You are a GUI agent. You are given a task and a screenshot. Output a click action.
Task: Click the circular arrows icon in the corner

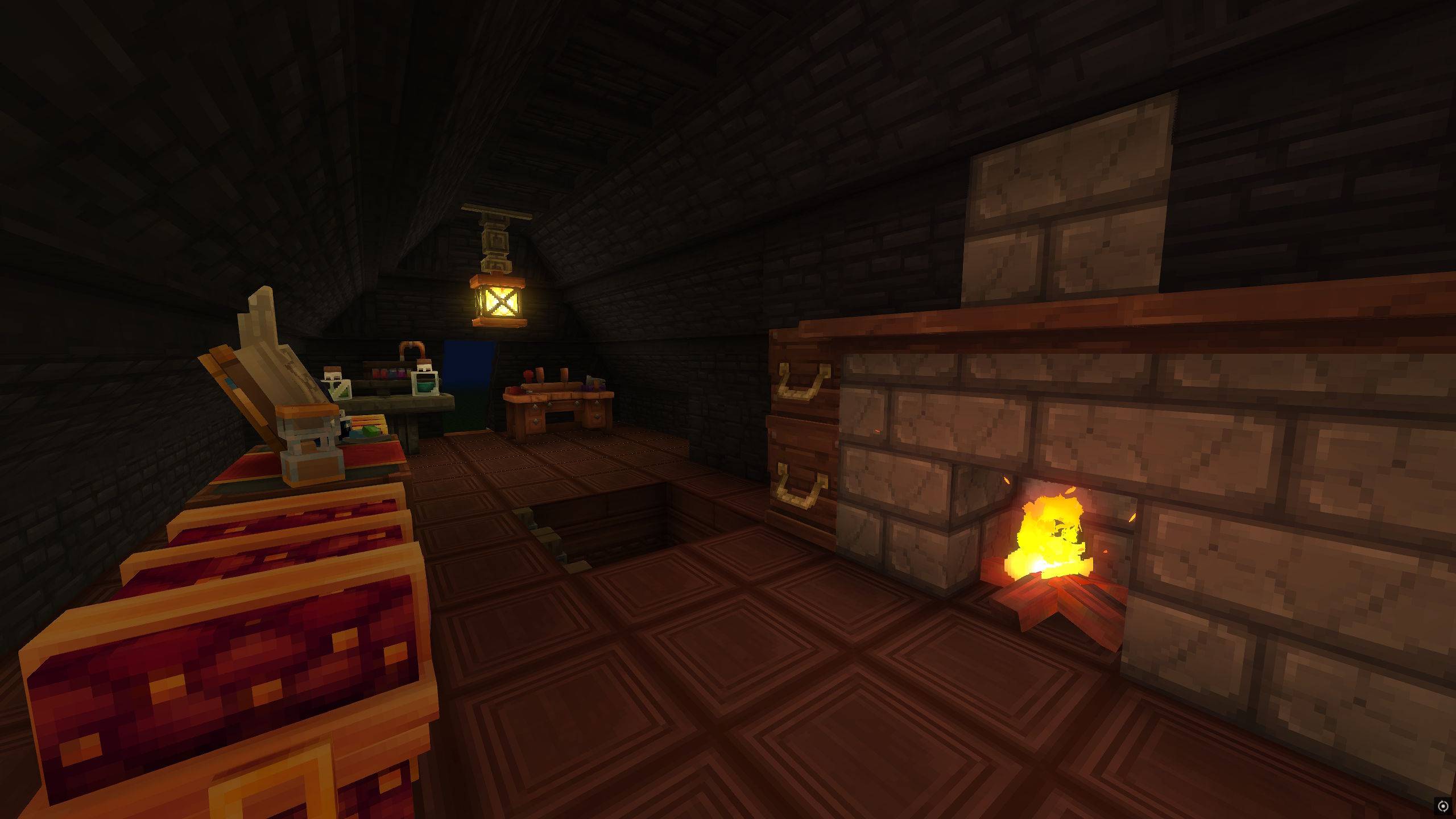point(1442,805)
